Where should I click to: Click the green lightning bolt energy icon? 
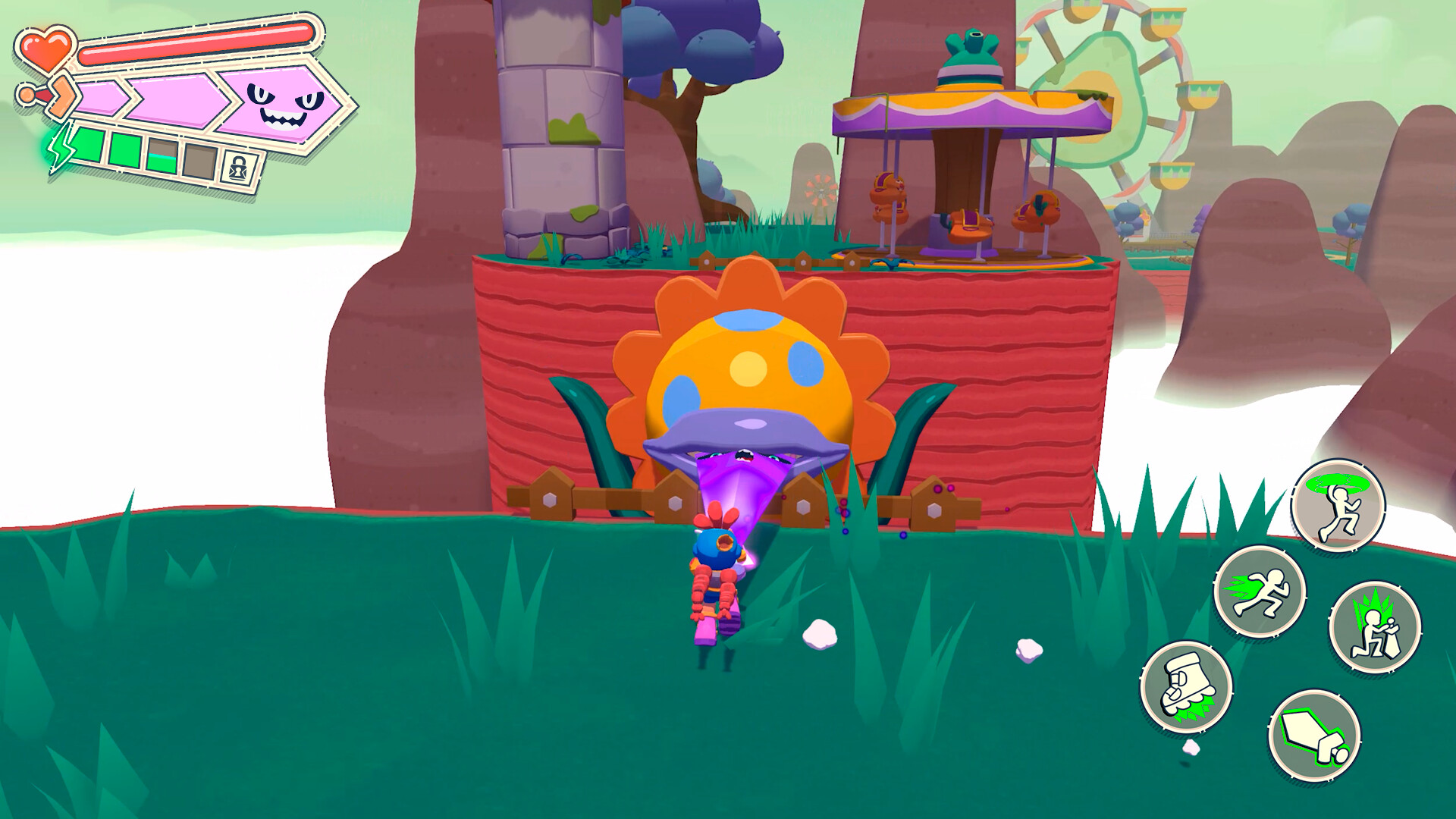[61, 150]
